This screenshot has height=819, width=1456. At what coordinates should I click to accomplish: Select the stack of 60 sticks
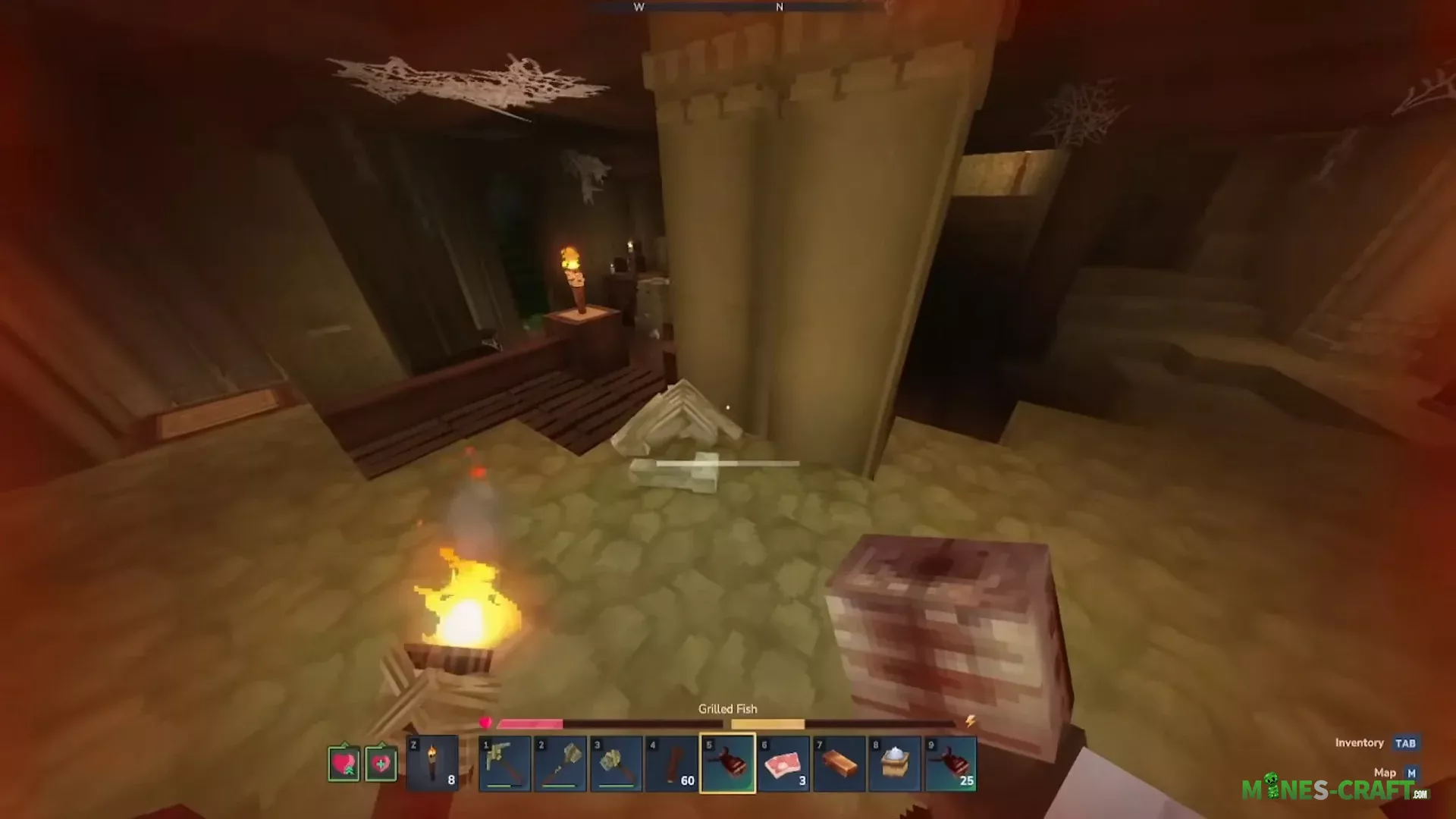(x=672, y=763)
